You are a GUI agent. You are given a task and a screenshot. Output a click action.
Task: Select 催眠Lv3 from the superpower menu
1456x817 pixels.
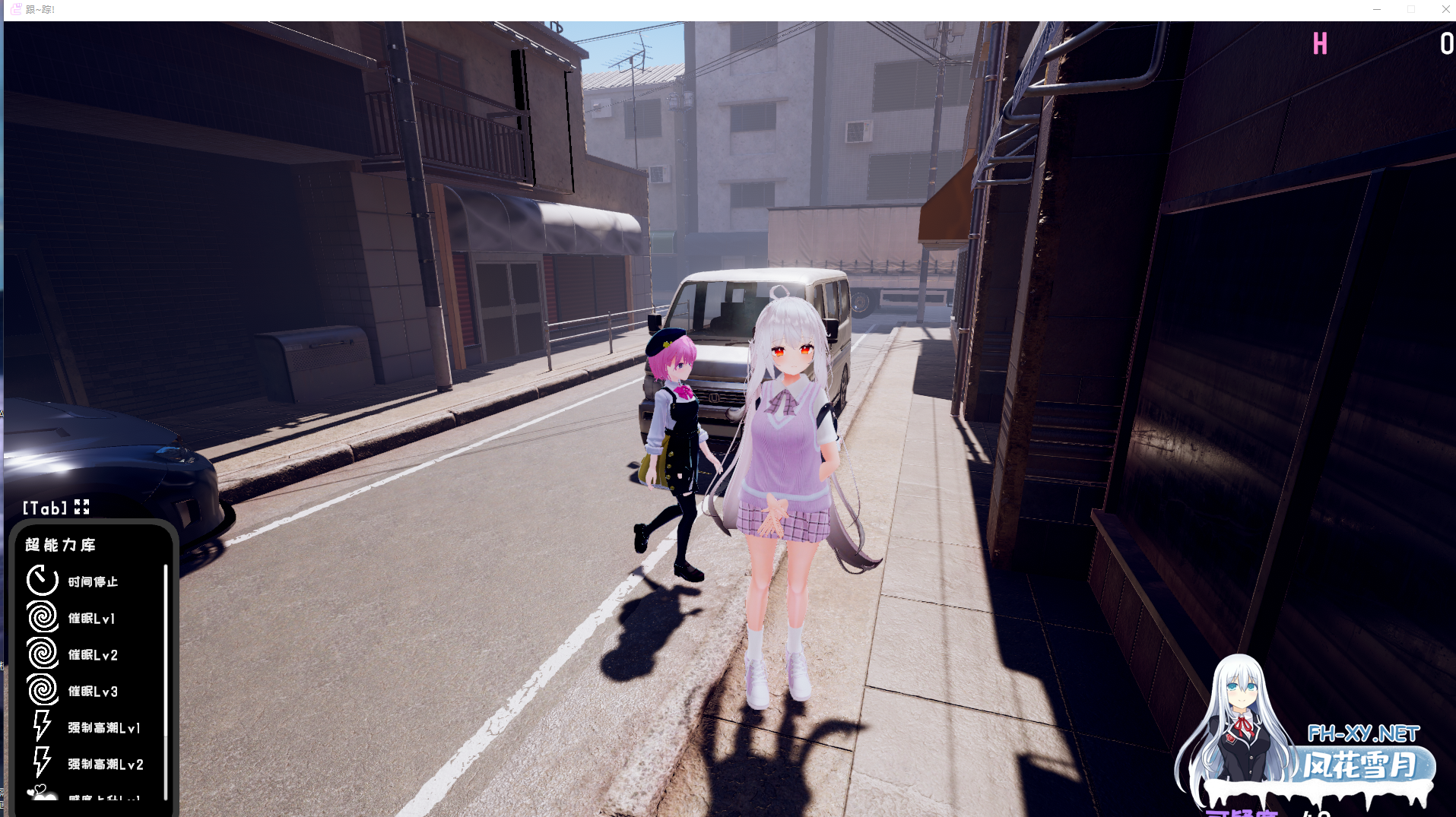click(91, 691)
